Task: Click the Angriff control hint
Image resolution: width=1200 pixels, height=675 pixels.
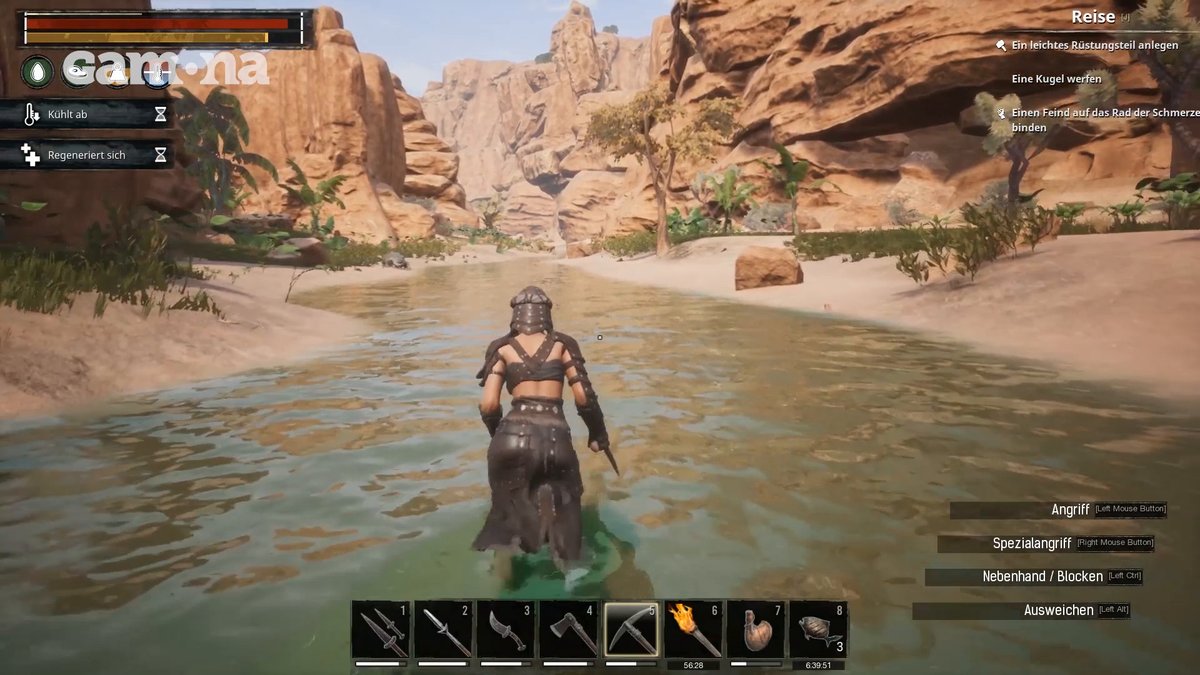Action: 1070,510
